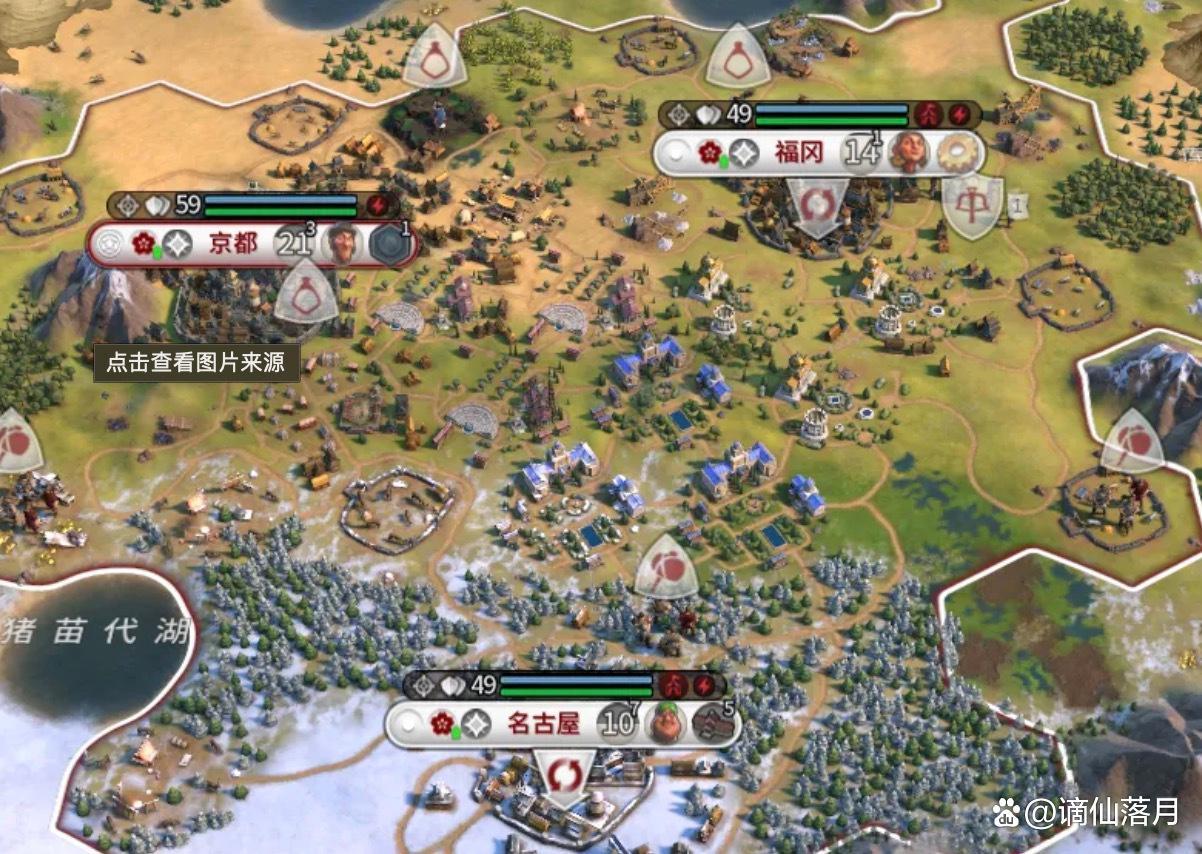The height and width of the screenshot is (854, 1202).
Task: Open 京都's hexagonal production icon
Action: tap(390, 245)
